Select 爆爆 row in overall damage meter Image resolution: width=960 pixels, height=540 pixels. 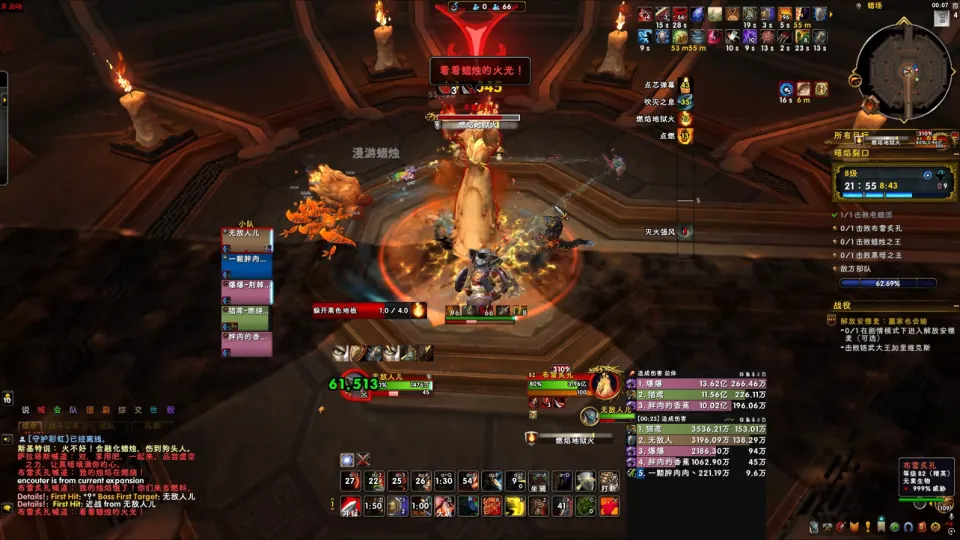coord(700,382)
